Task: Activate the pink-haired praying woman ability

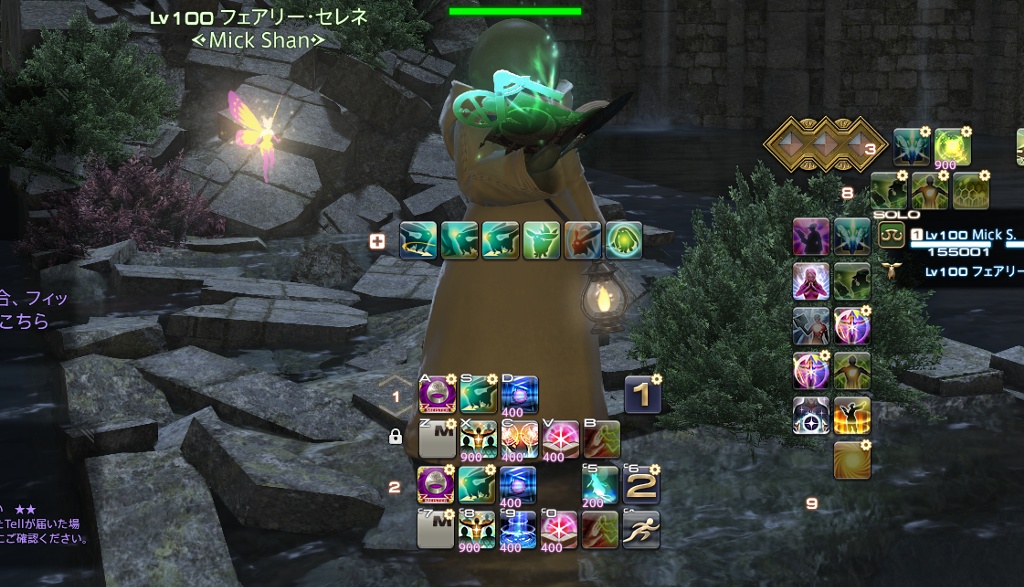Action: tap(811, 281)
